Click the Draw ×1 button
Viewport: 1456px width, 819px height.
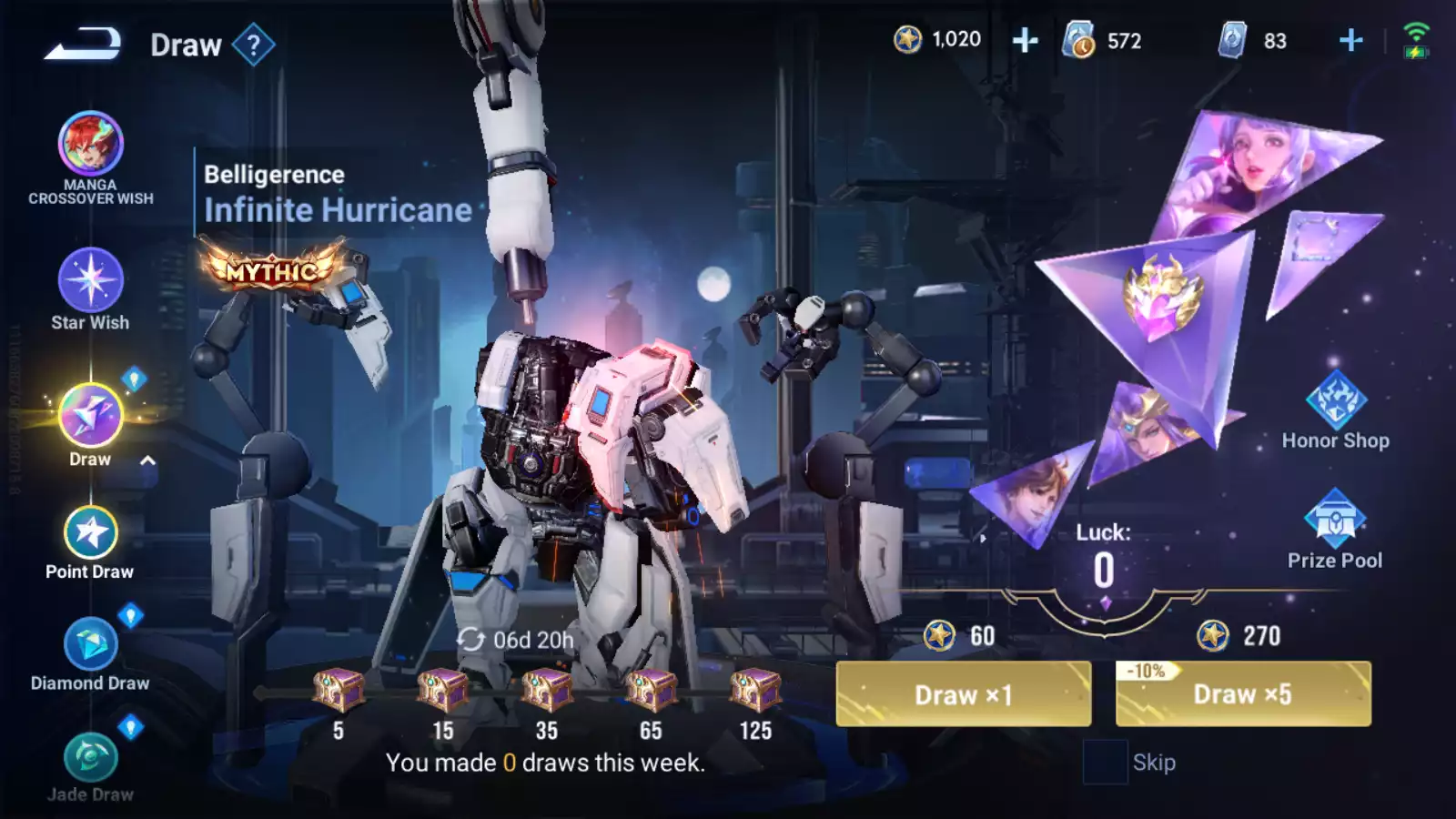[963, 694]
